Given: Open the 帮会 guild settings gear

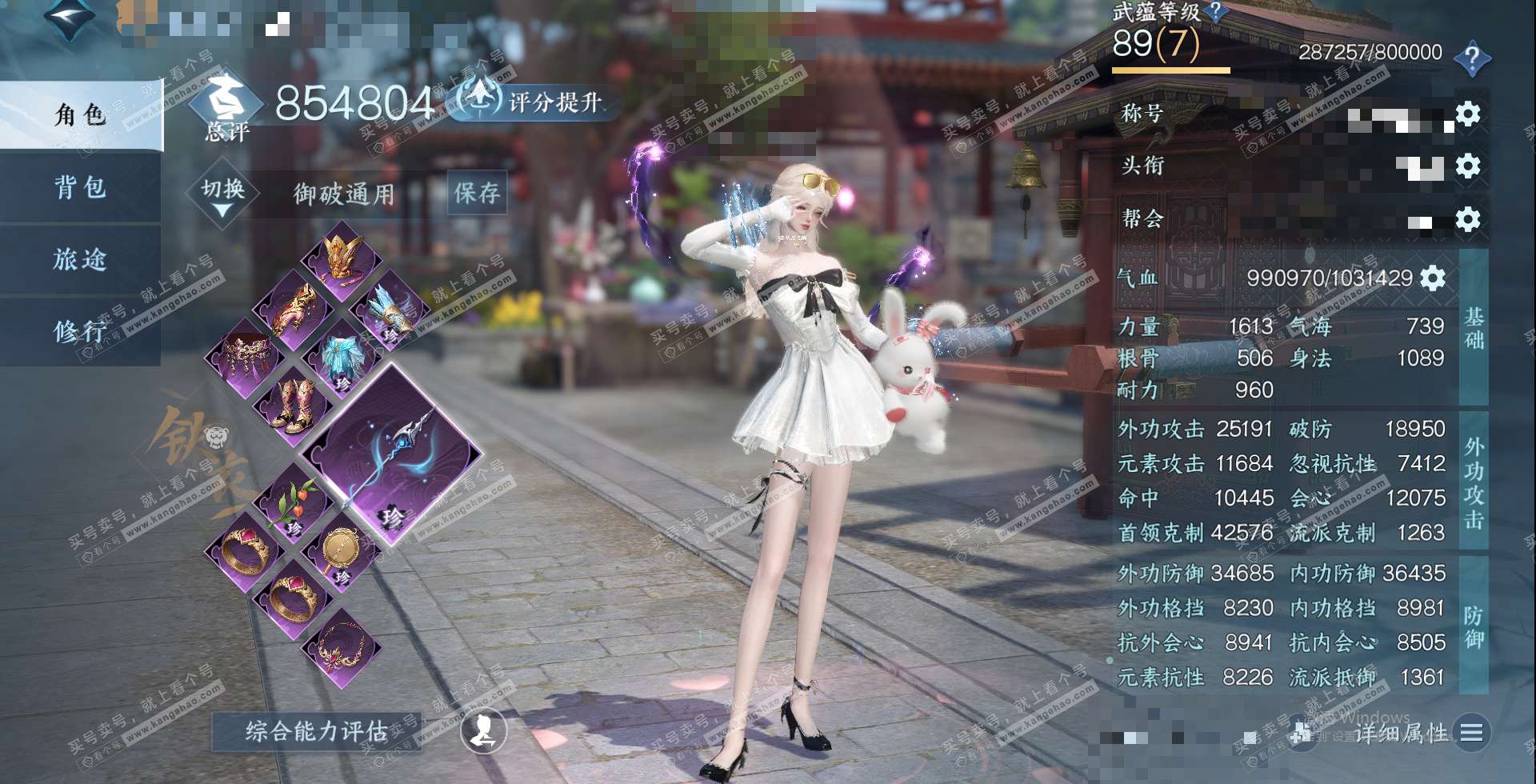Looking at the screenshot, I should pyautogui.click(x=1467, y=219).
